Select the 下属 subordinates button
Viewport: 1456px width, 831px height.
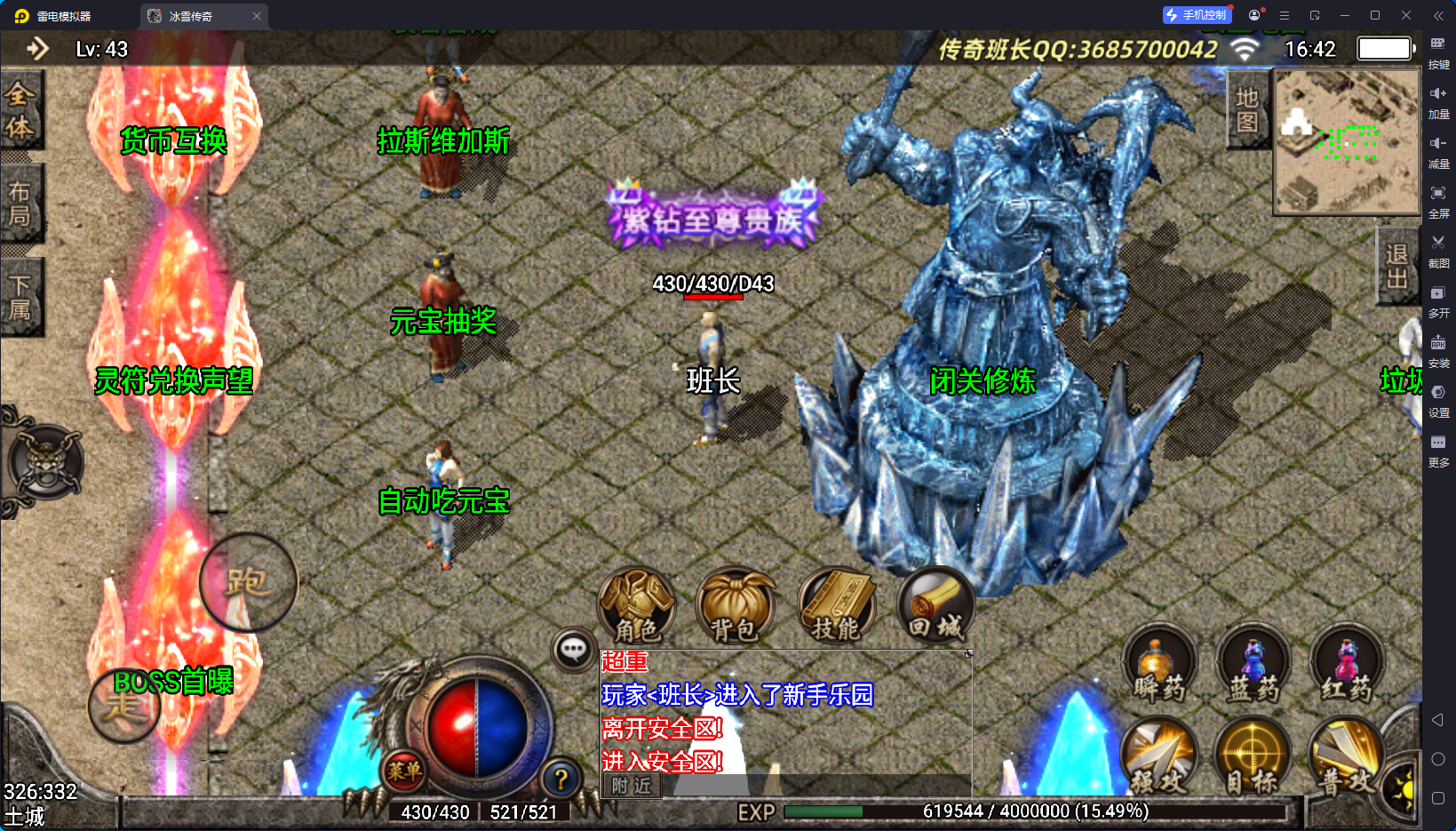[x=20, y=297]
